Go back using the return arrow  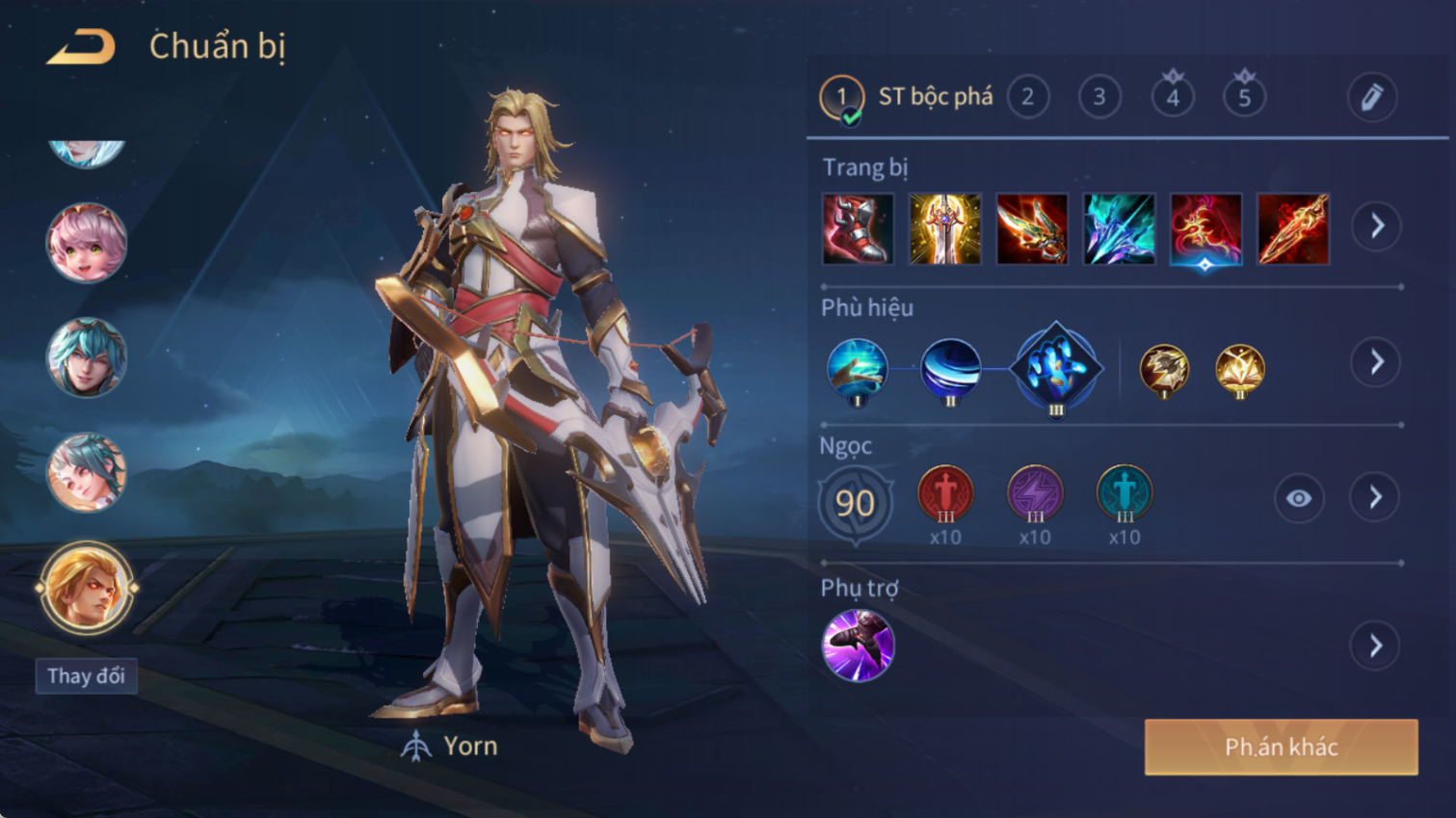(81, 46)
